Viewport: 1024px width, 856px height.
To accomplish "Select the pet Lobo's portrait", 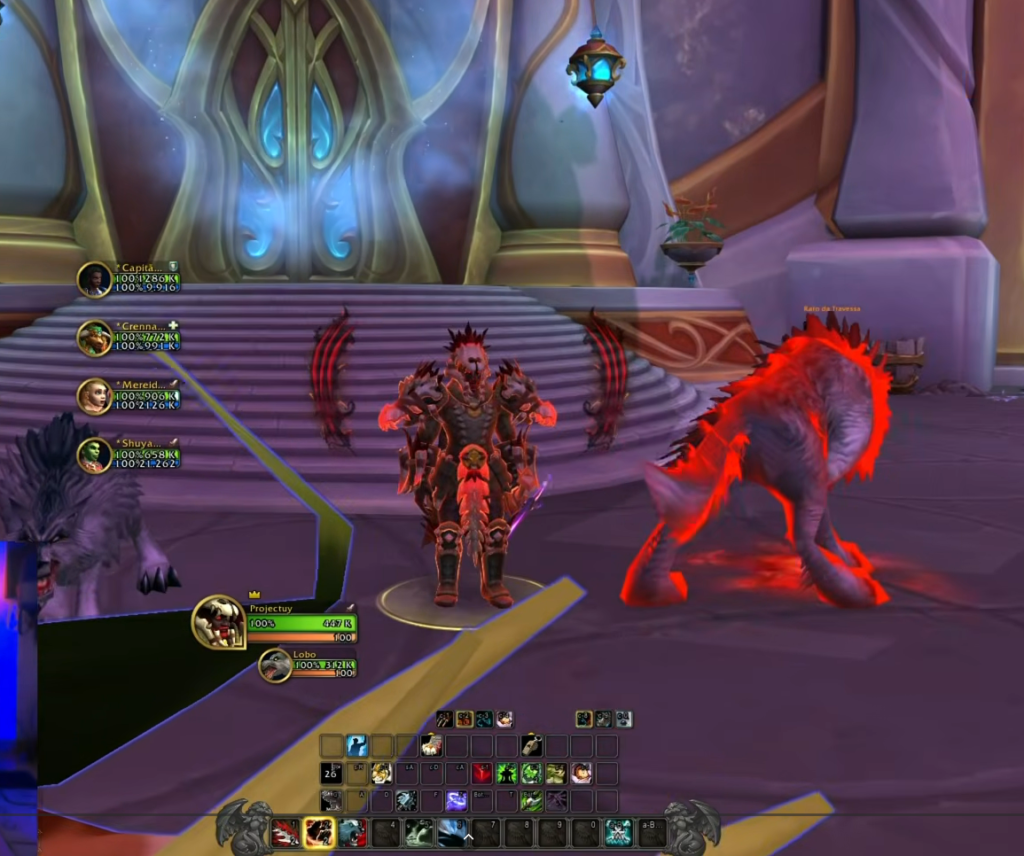I will point(275,665).
